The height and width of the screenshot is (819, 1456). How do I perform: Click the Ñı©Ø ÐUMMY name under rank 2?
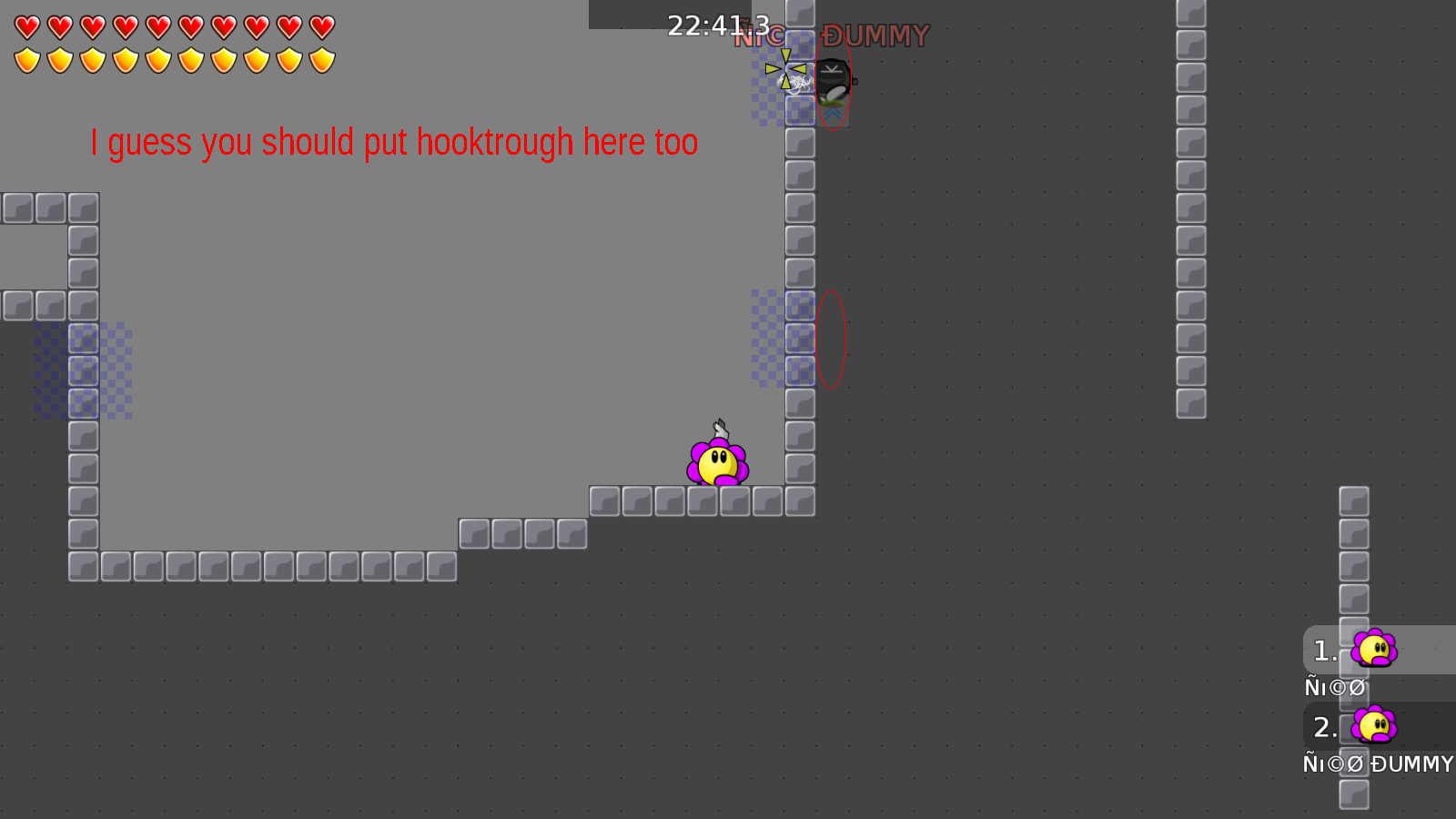click(1378, 764)
